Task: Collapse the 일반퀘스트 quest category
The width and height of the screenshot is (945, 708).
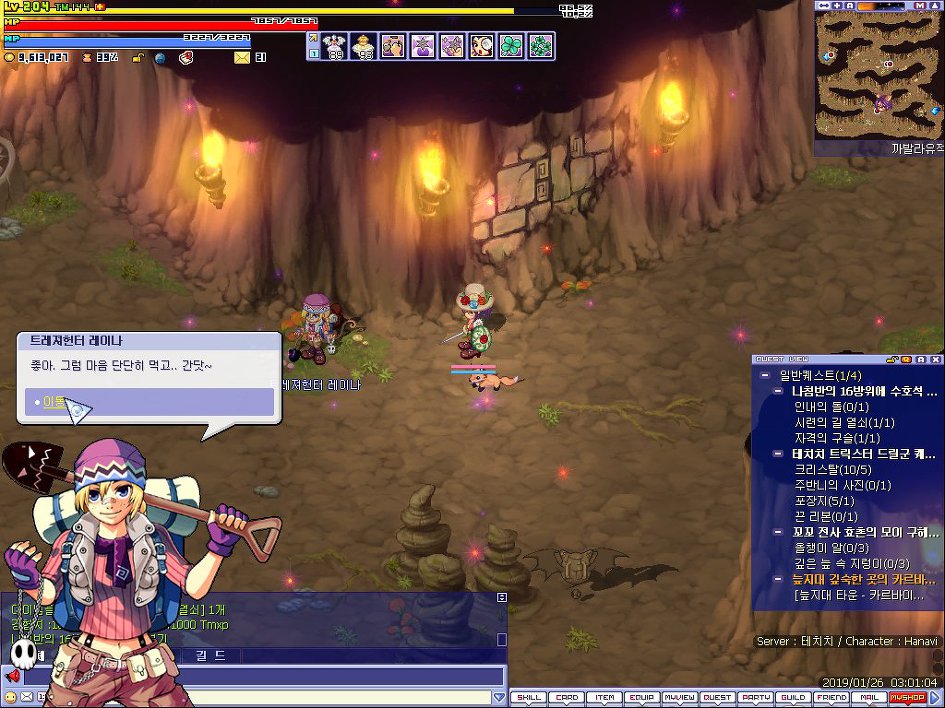Action: click(x=765, y=375)
